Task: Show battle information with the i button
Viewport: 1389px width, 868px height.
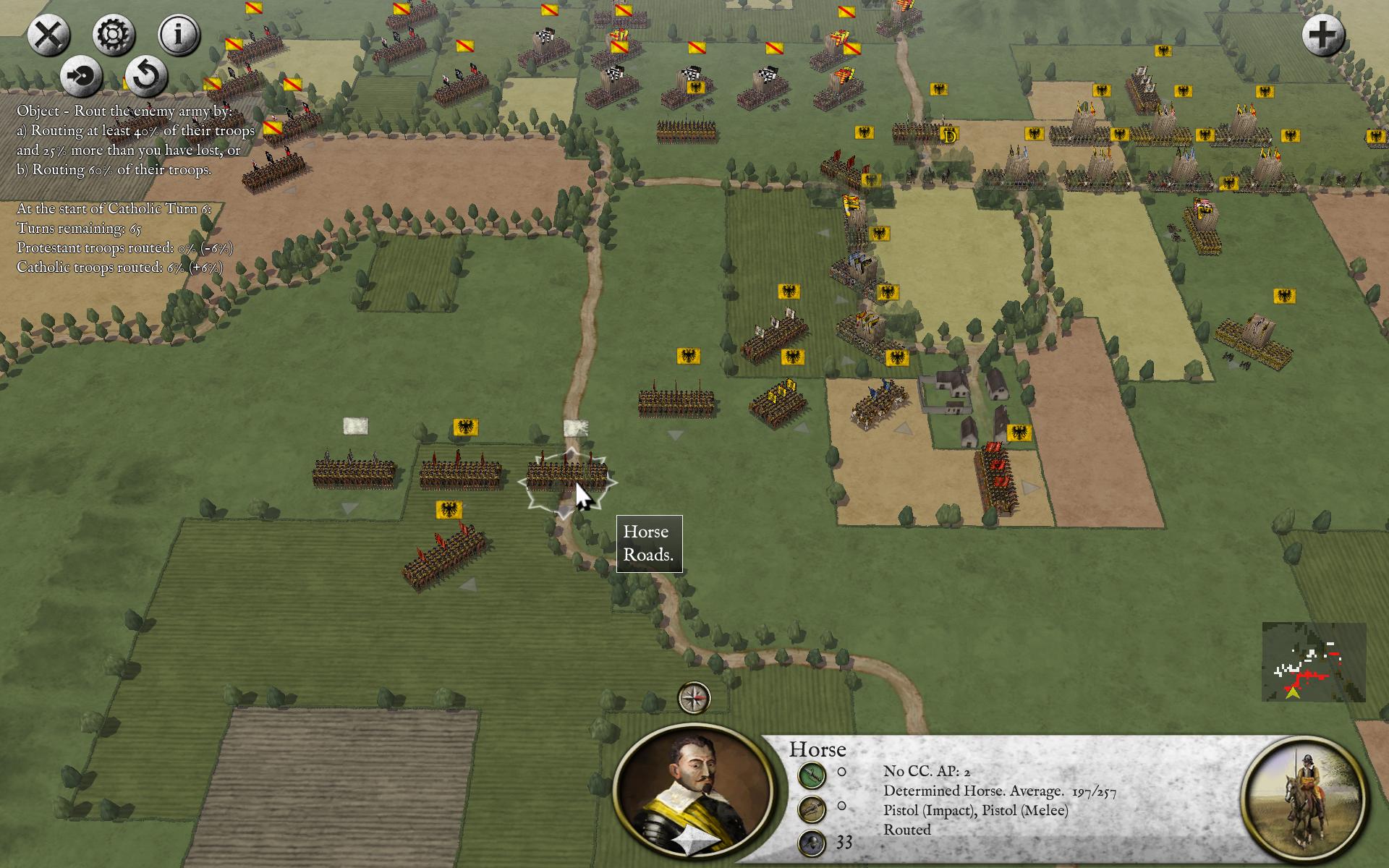Action: coord(178,35)
